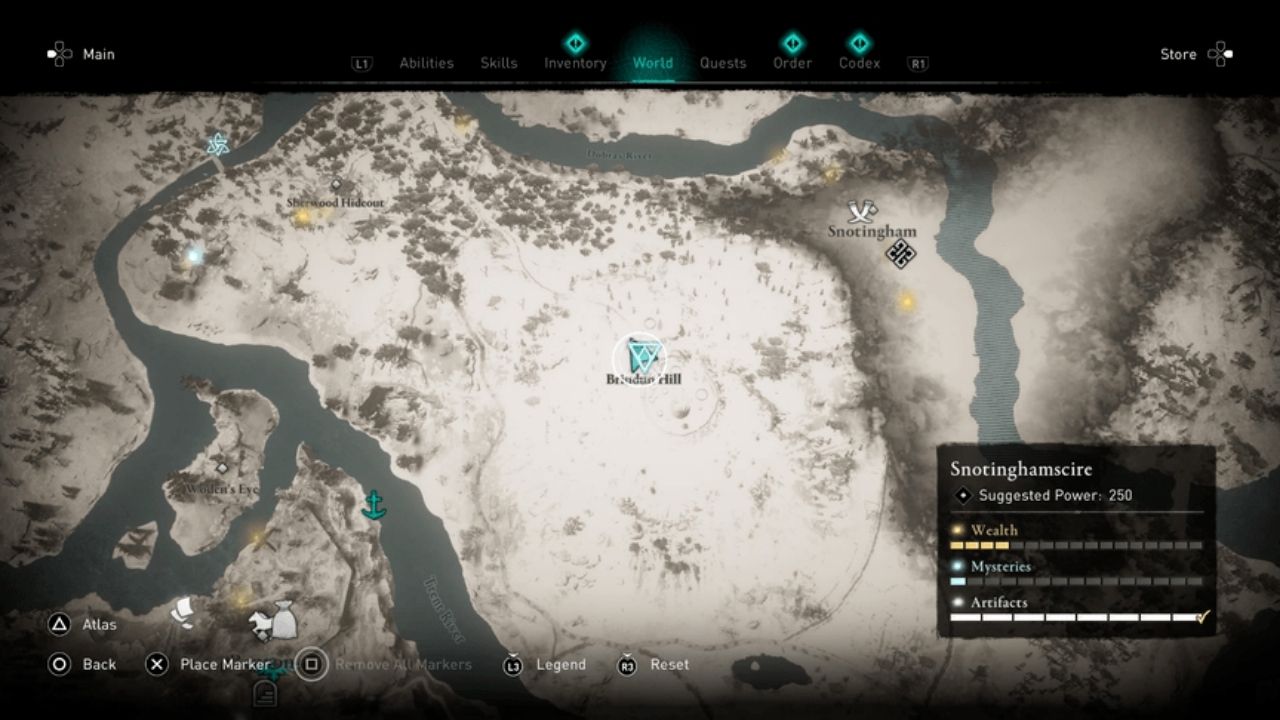Go to the Inventory tab
This screenshot has width=1280, height=720.
pyautogui.click(x=575, y=63)
